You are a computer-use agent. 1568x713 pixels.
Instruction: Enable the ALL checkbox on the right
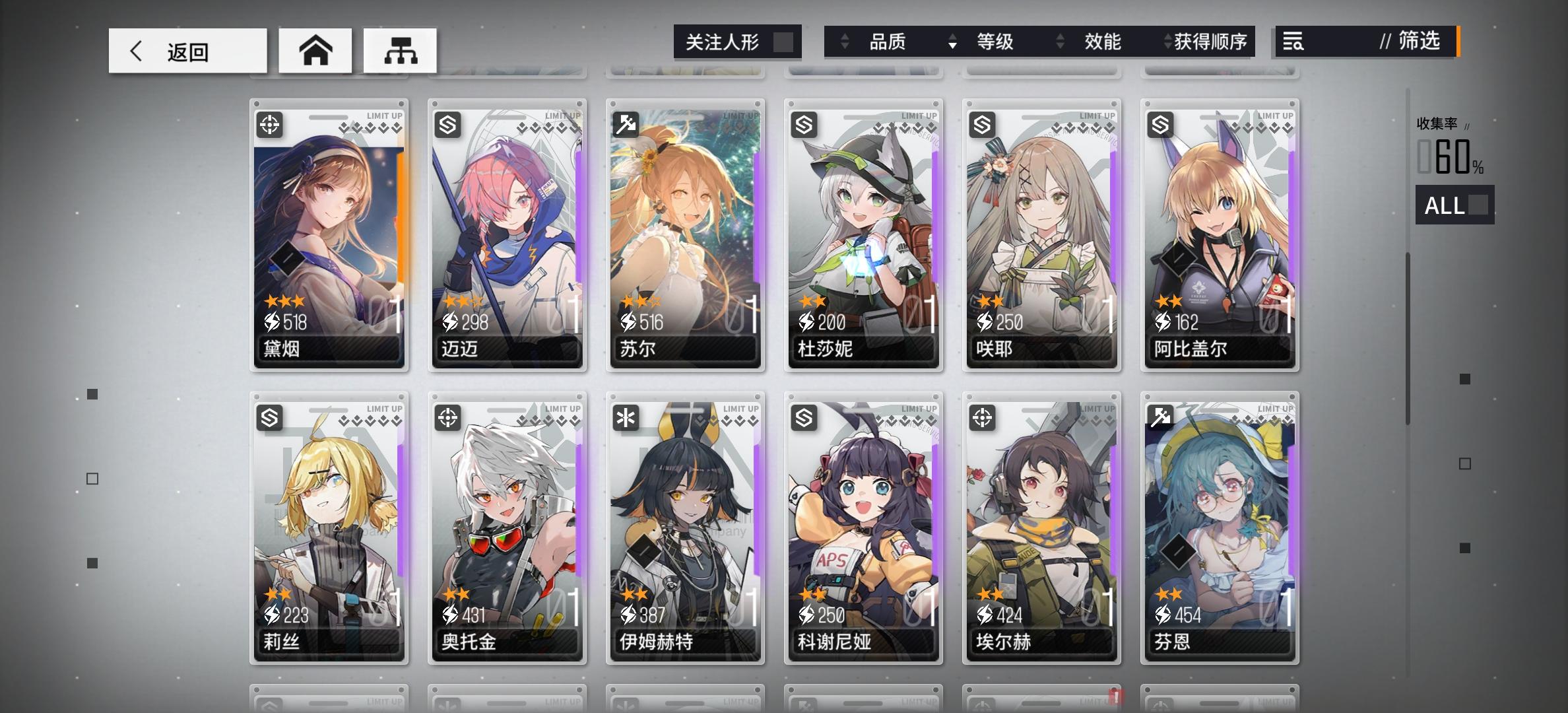[1478, 205]
